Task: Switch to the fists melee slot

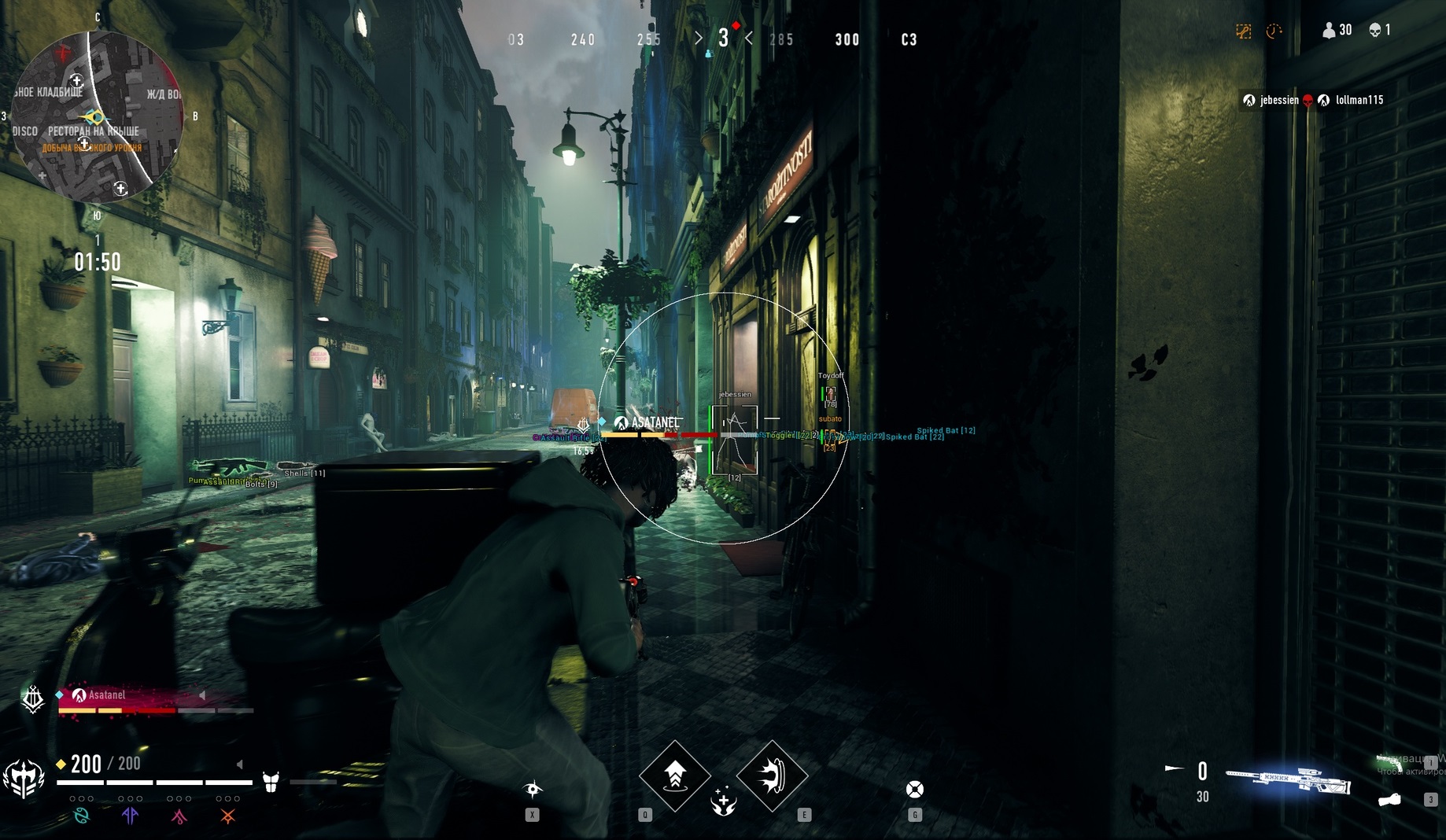Action: coord(1390,800)
